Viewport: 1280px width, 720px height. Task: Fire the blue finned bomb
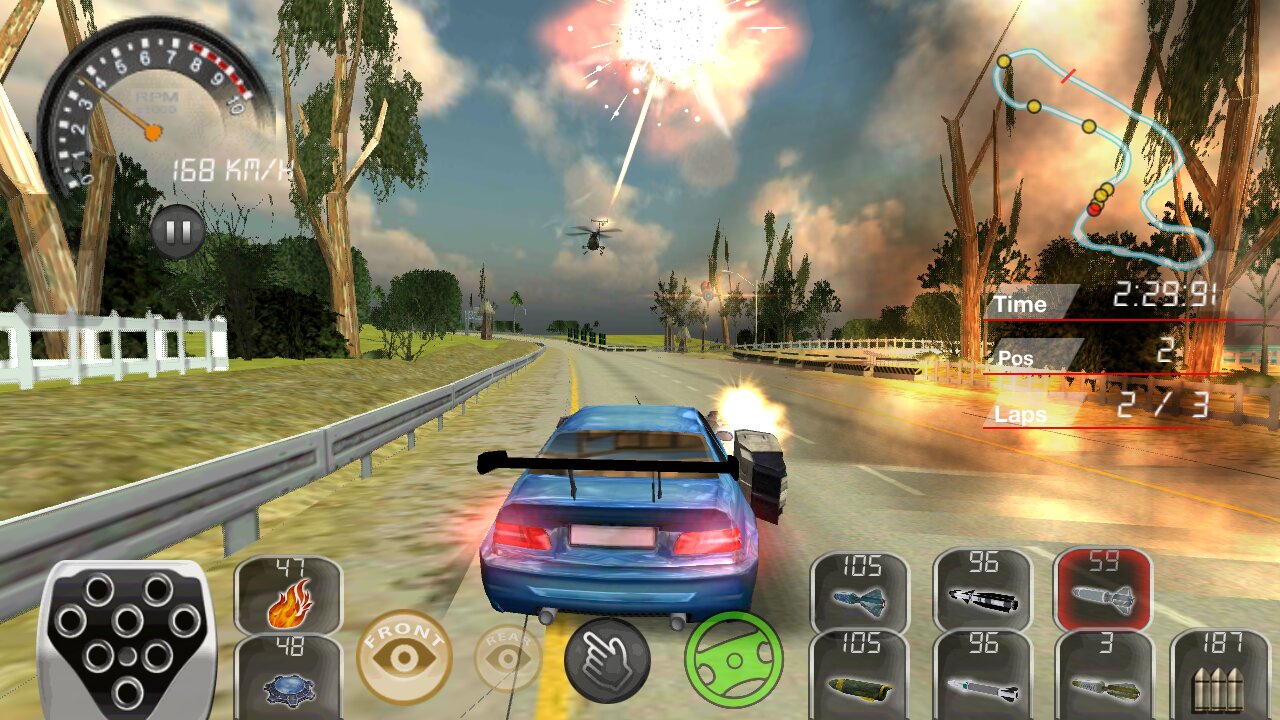tap(859, 594)
